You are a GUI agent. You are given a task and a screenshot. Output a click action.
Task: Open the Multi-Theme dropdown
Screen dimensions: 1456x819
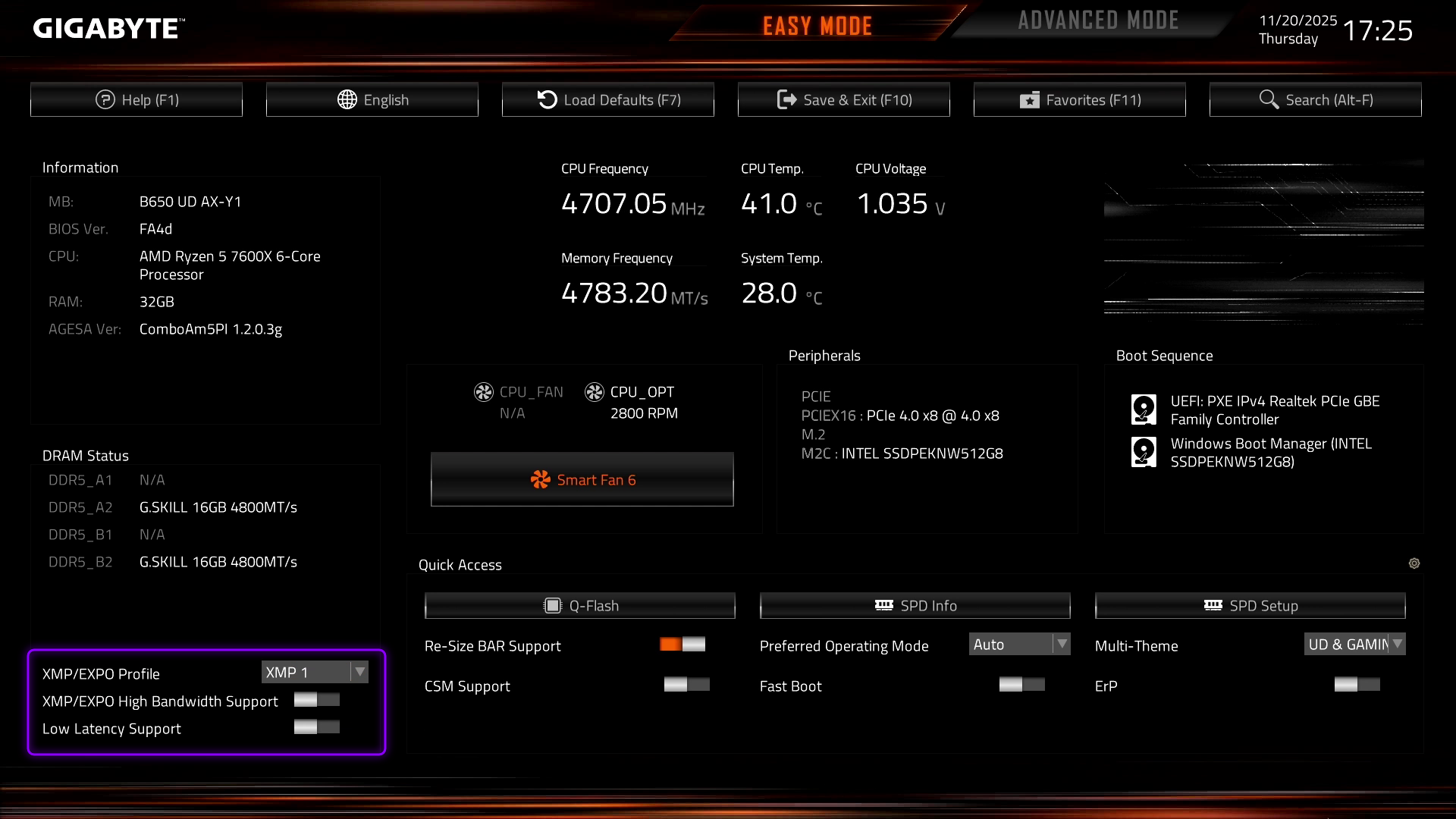[x=1354, y=645]
